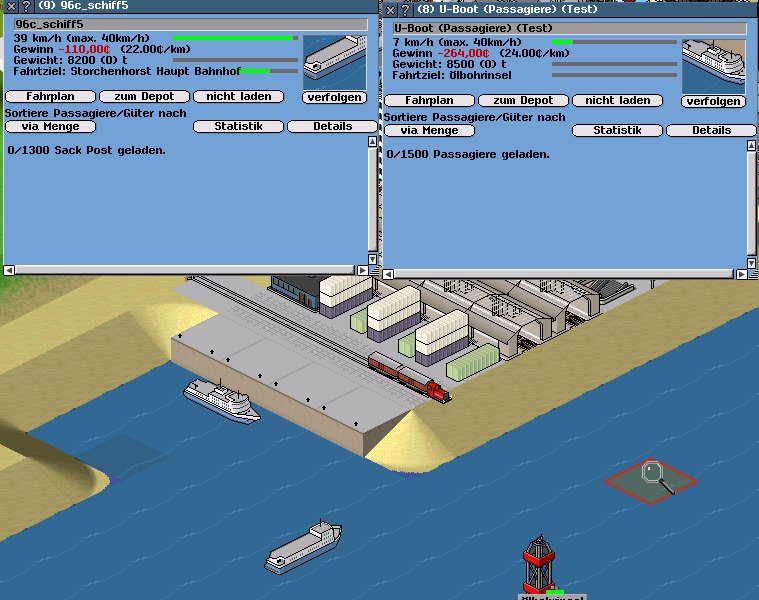The height and width of the screenshot is (600, 759).
Task: Show Statistik for 96c_schiff5
Action: 238,127
